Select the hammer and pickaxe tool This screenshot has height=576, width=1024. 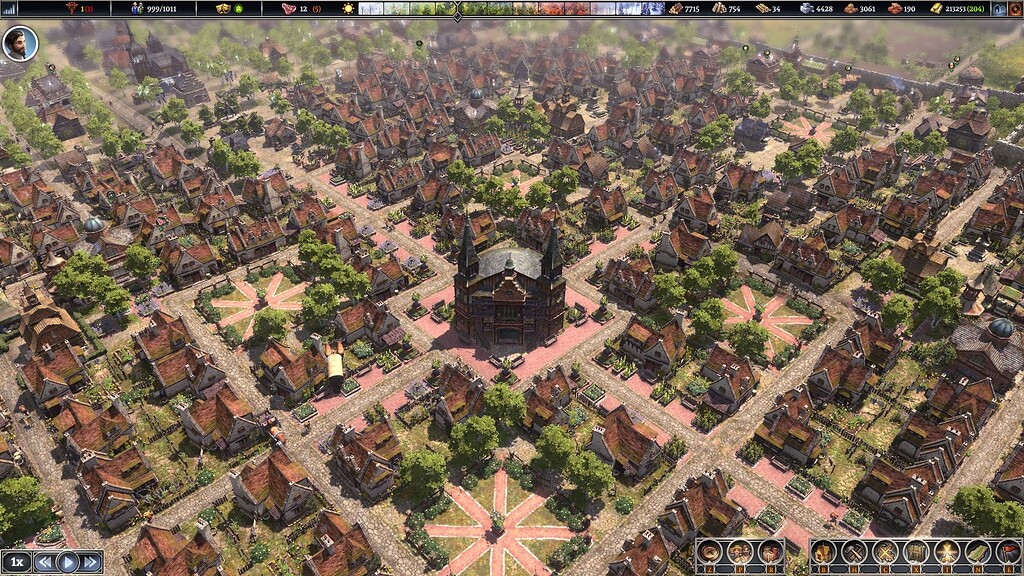point(856,552)
